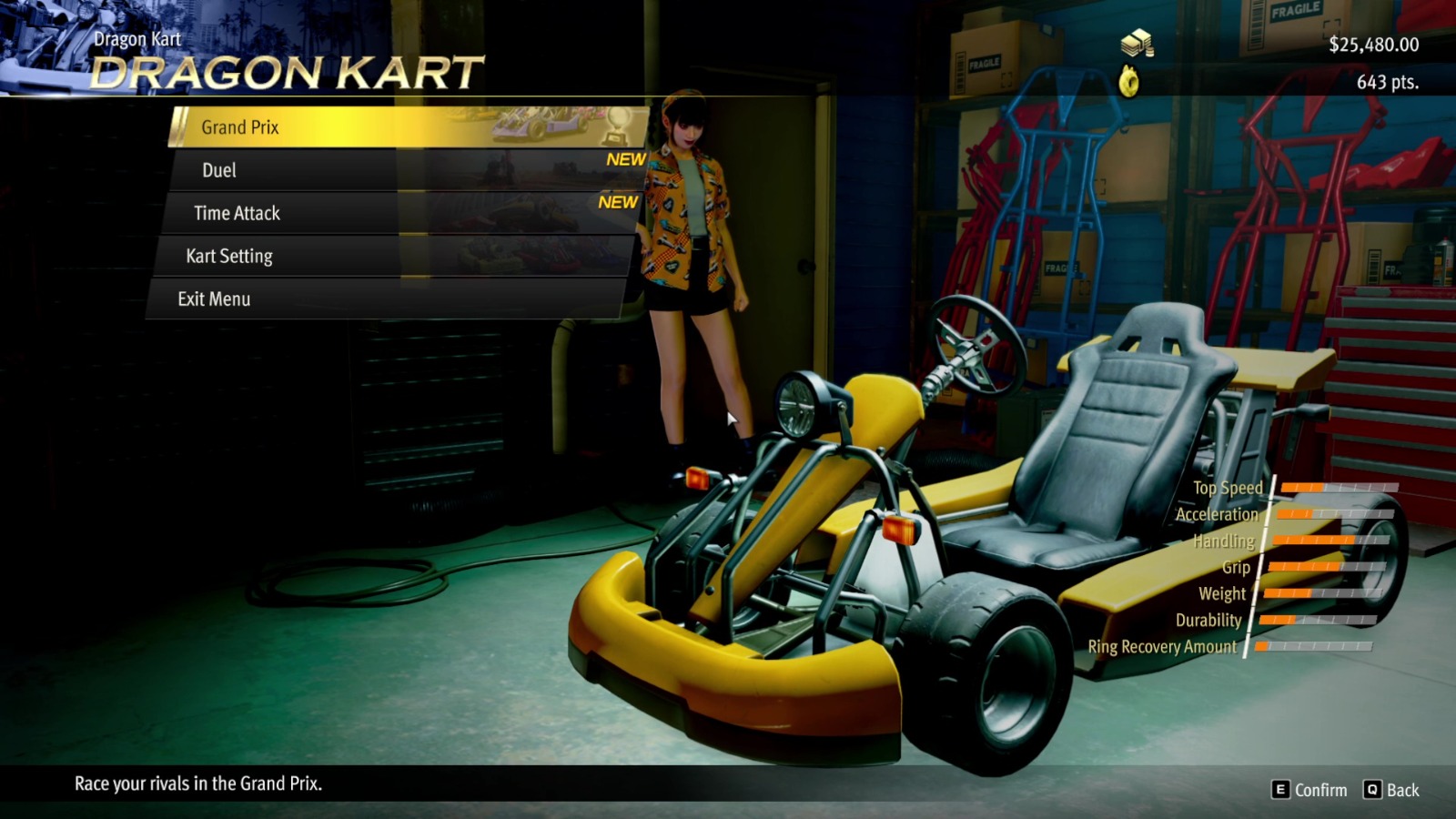Choose Grand Prix from the menu
This screenshot has height=819, width=1456.
(239, 126)
